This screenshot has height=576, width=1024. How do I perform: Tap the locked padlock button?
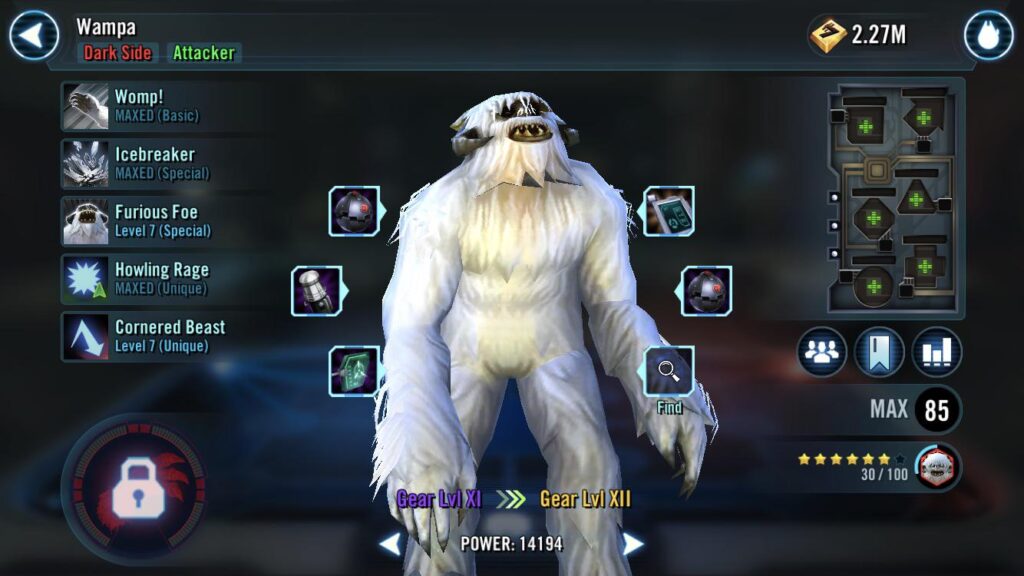(134, 488)
